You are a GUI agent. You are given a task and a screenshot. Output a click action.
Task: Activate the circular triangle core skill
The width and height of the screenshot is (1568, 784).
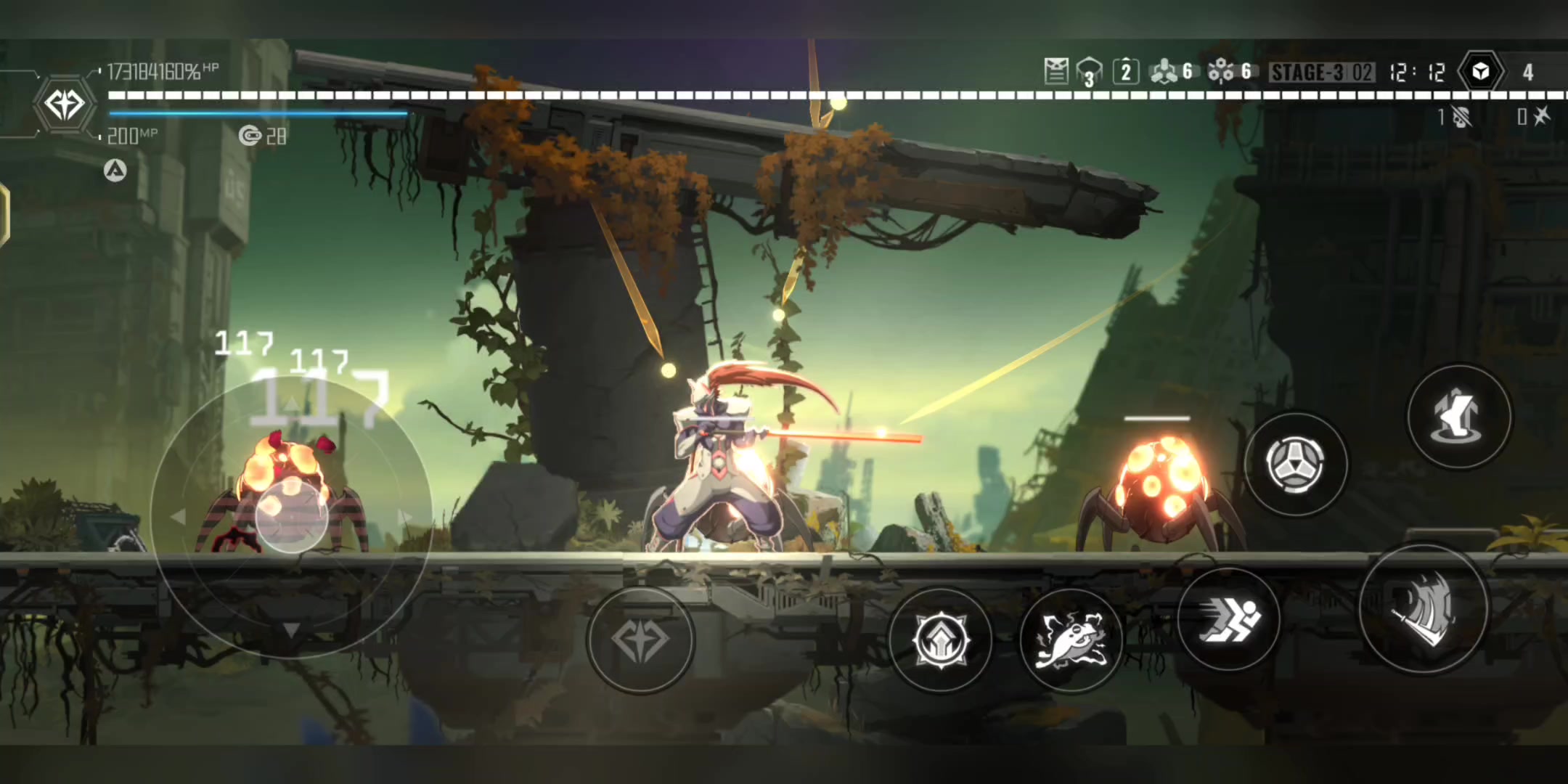coord(1296,464)
